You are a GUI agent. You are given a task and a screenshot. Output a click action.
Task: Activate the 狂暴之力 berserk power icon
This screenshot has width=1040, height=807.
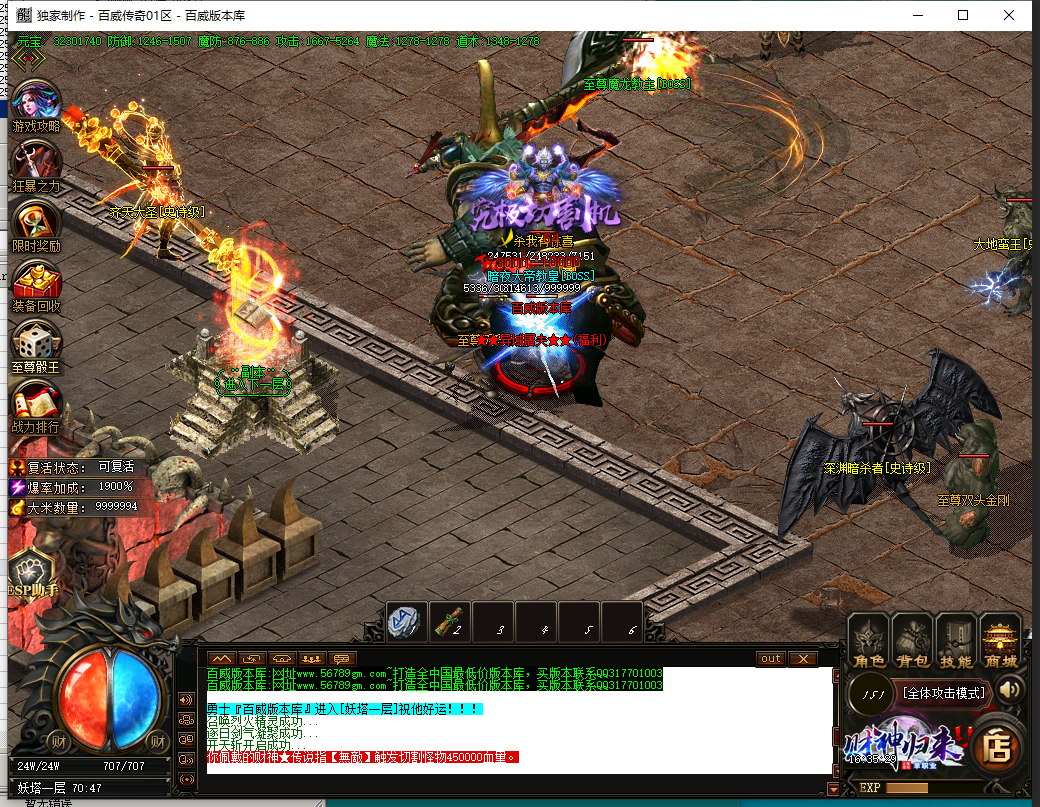coord(36,164)
